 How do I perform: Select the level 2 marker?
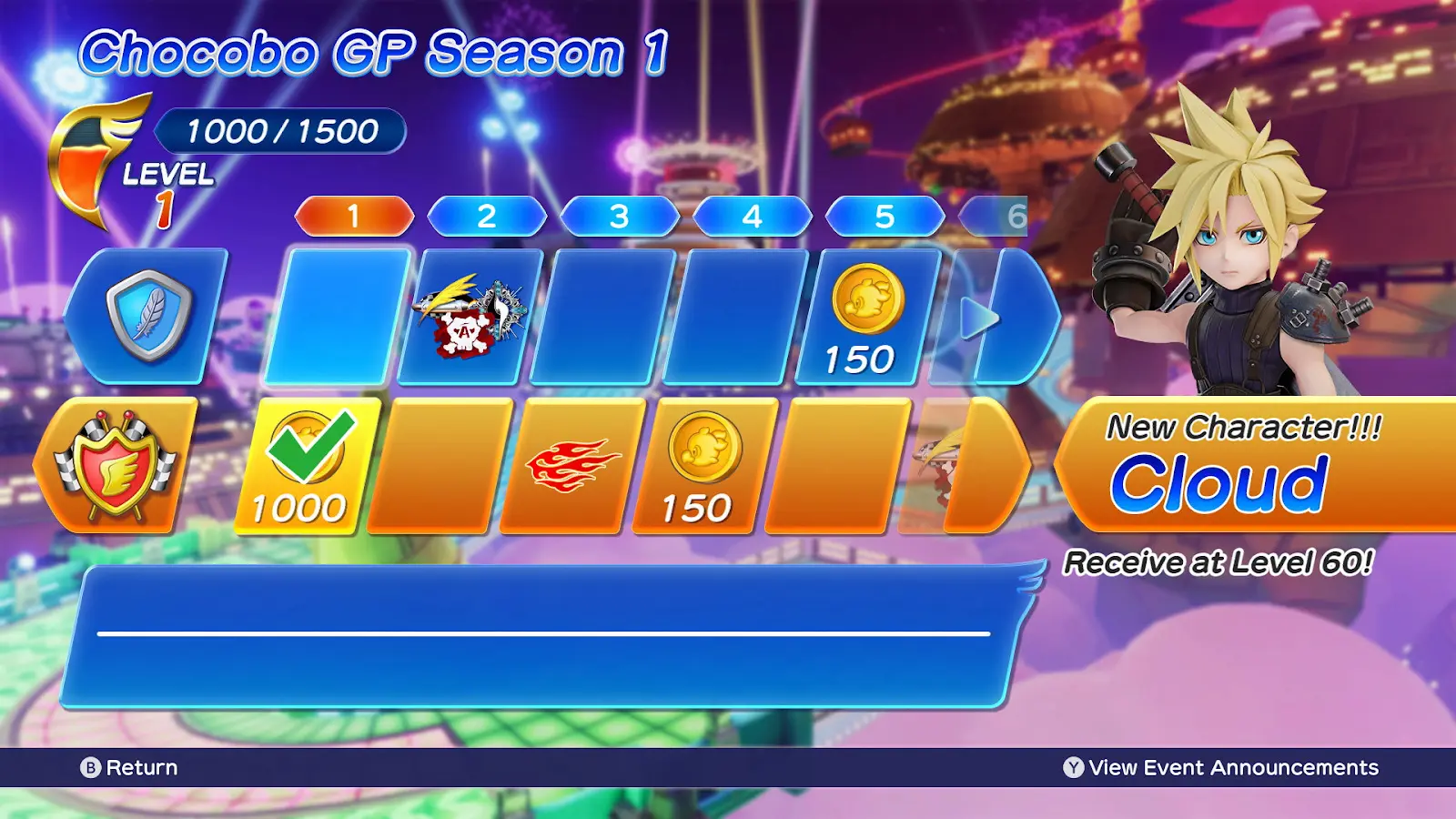[x=487, y=217]
